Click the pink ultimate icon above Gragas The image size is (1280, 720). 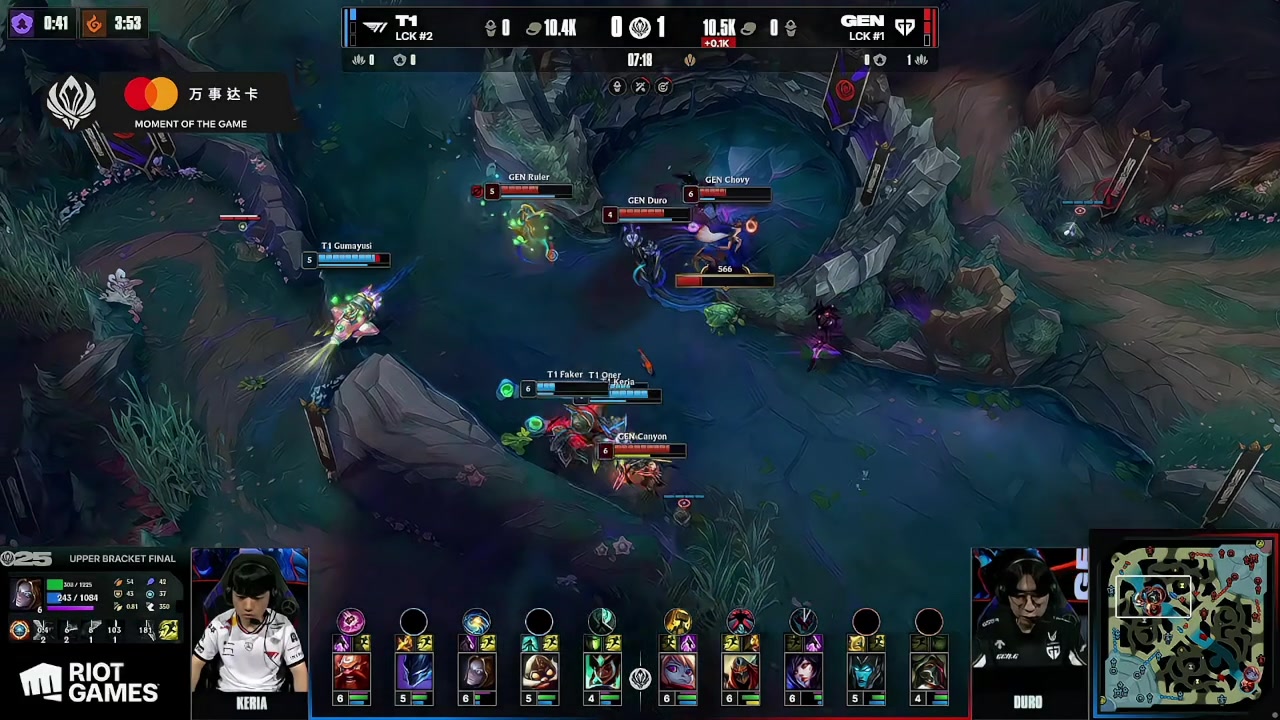(351, 621)
